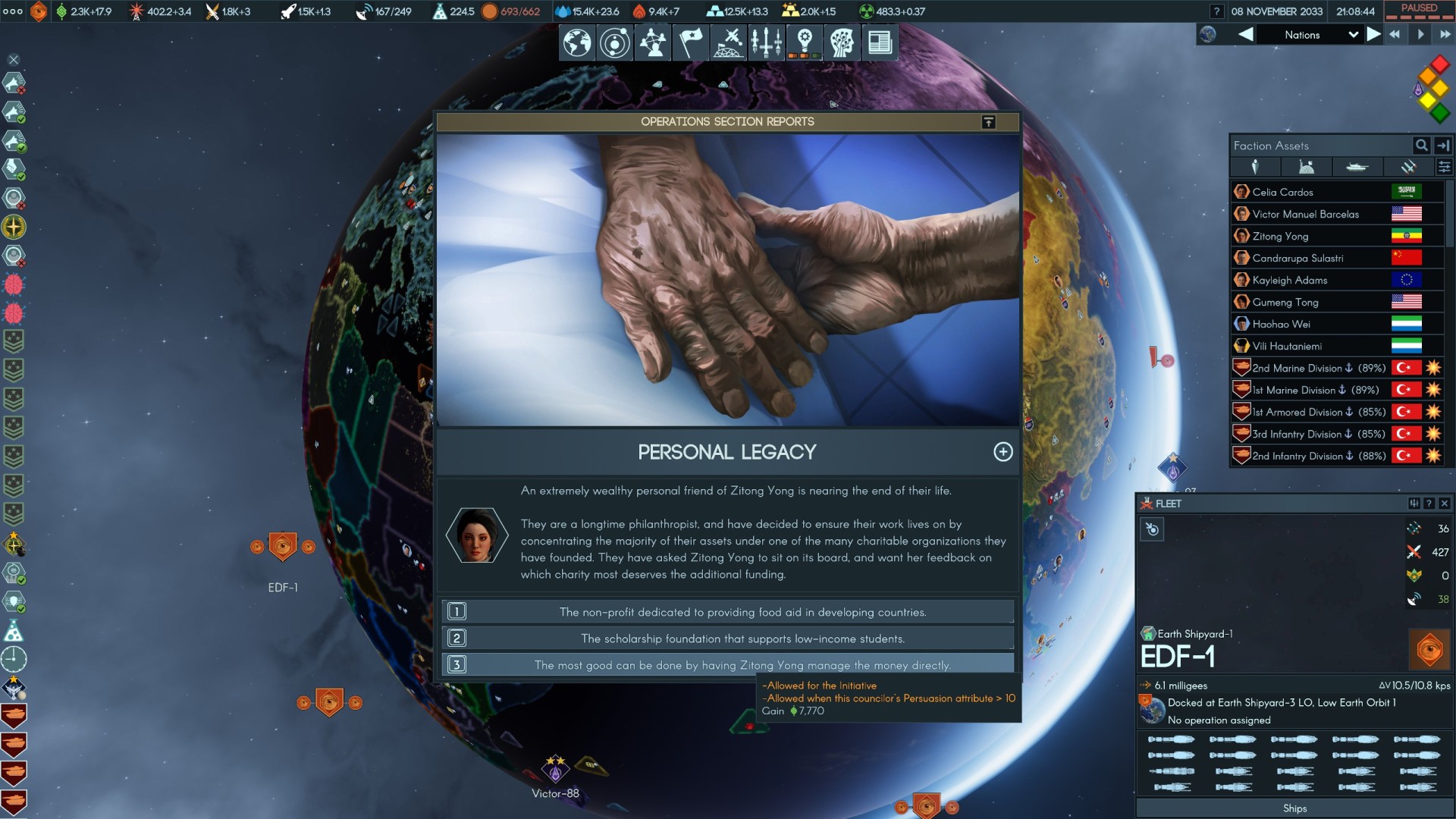Screen dimensions: 1456x819
Task: Open the council network screen
Action: [x=652, y=42]
